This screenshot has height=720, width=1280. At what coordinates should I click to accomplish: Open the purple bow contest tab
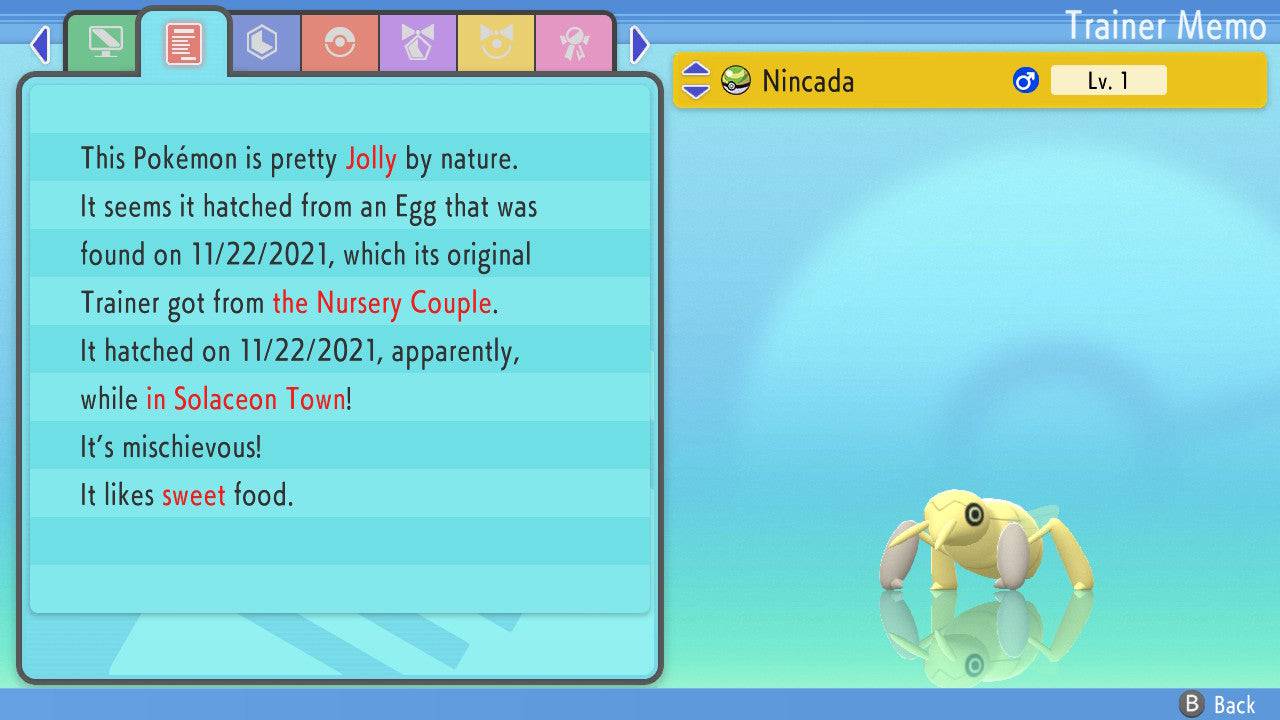(x=418, y=43)
